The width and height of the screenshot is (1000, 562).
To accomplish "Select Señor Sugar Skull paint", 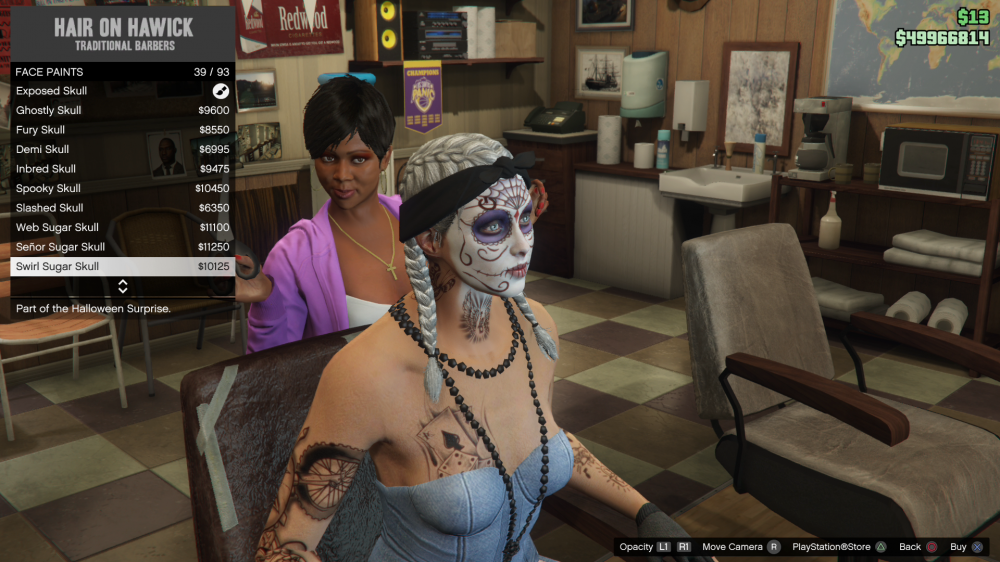I will pyautogui.click(x=122, y=247).
